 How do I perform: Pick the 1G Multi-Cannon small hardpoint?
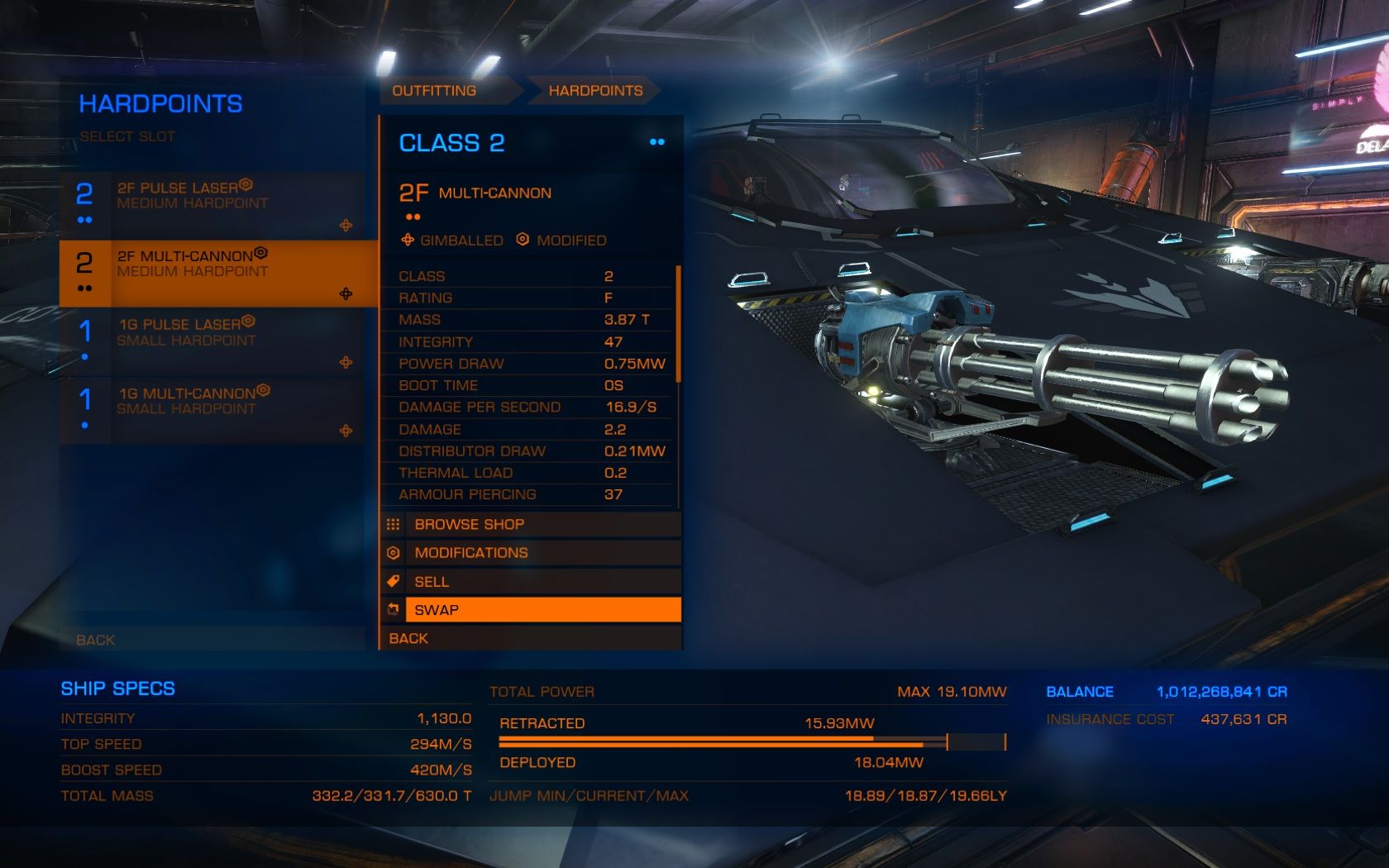[x=213, y=409]
